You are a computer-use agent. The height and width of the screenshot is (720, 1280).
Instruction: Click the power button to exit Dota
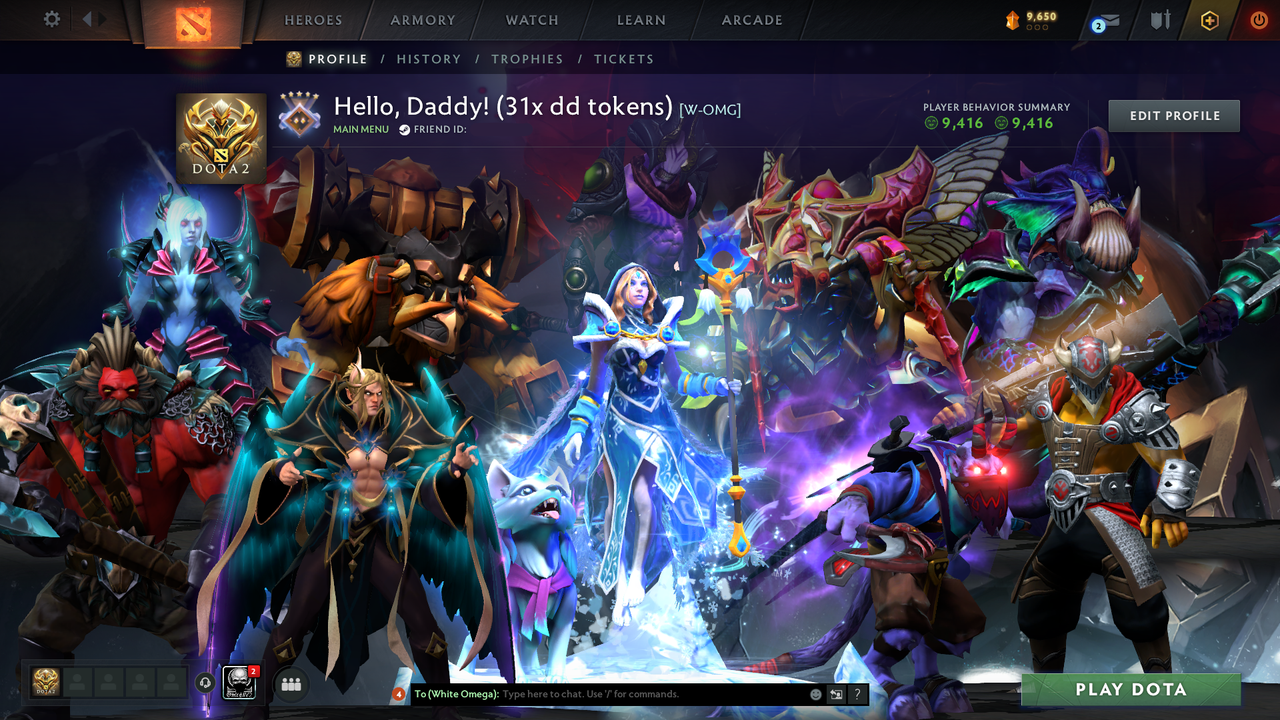pyautogui.click(x=1258, y=20)
